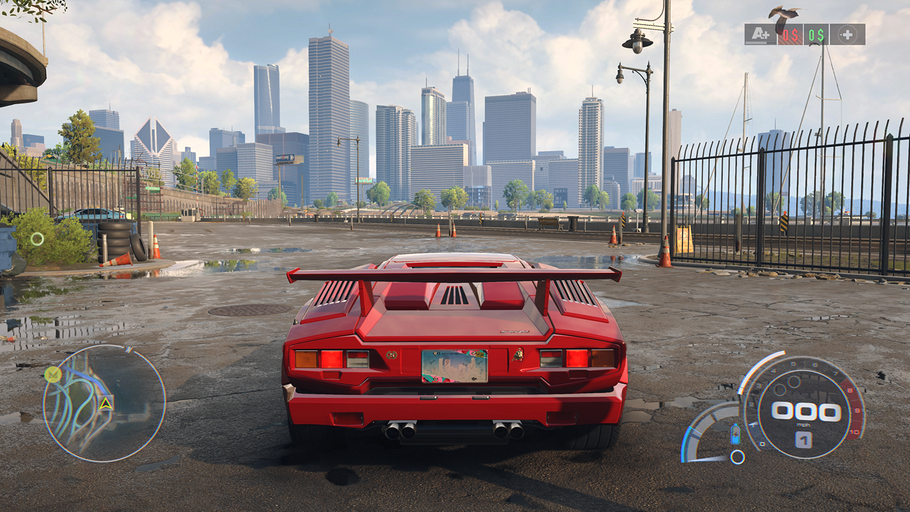
Task: Click the plus icon in the top HUD
Action: [848, 34]
